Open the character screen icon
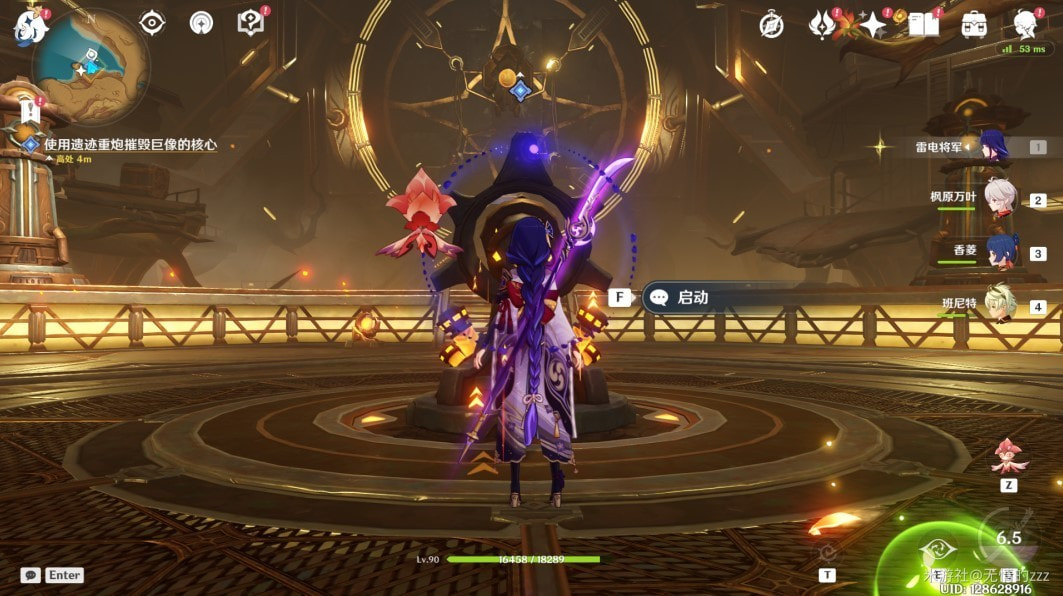The image size is (1063, 596). (1024, 24)
